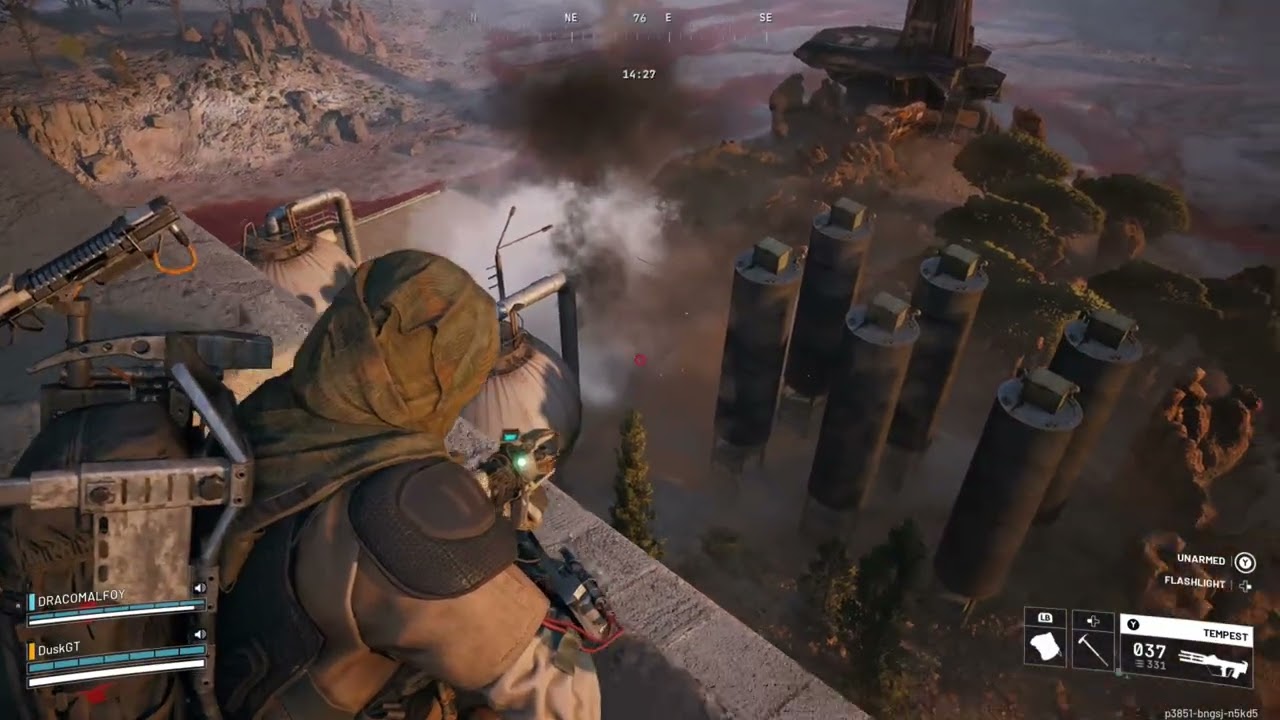Select the Tempest weapon slot
The image size is (1280, 720).
pyautogui.click(x=1186, y=651)
